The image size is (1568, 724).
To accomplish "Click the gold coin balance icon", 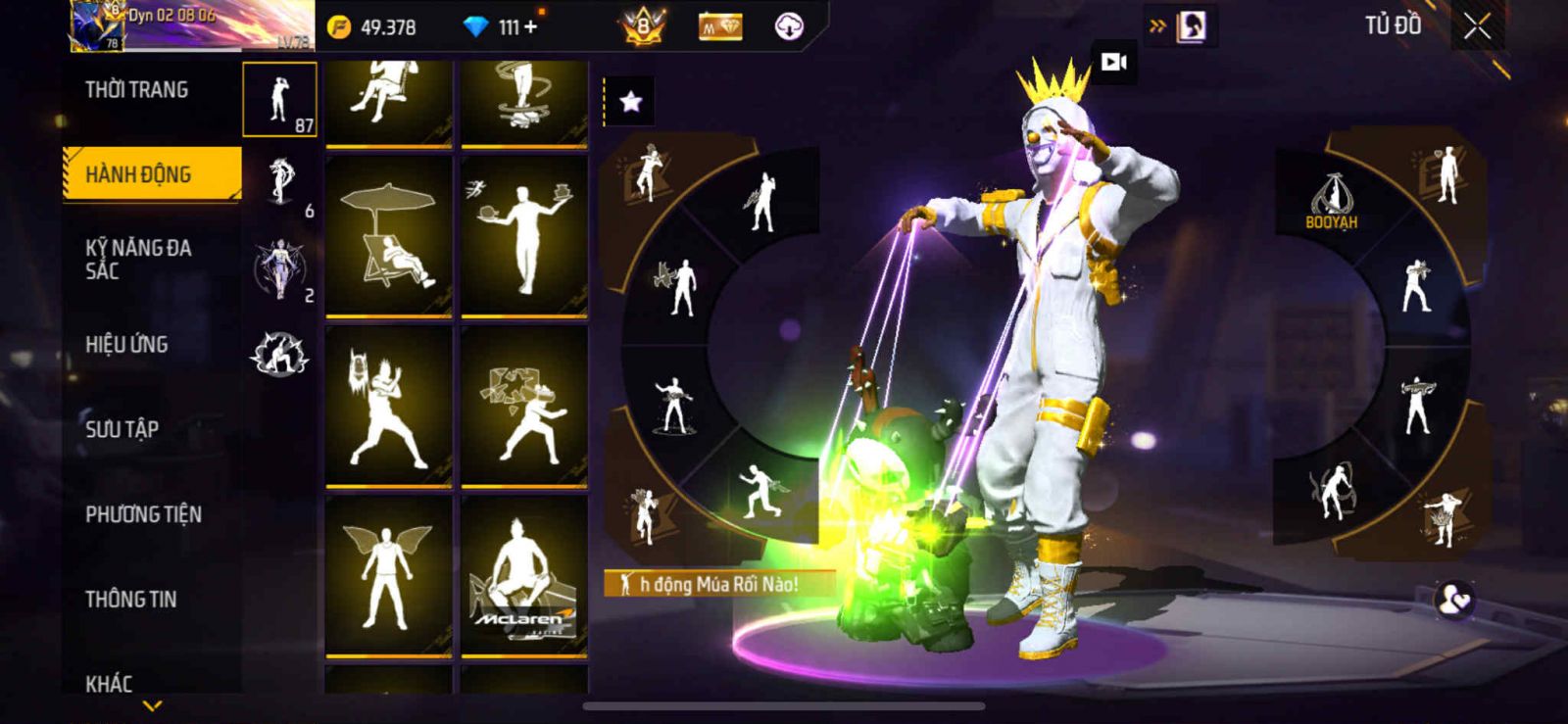I will 339,27.
